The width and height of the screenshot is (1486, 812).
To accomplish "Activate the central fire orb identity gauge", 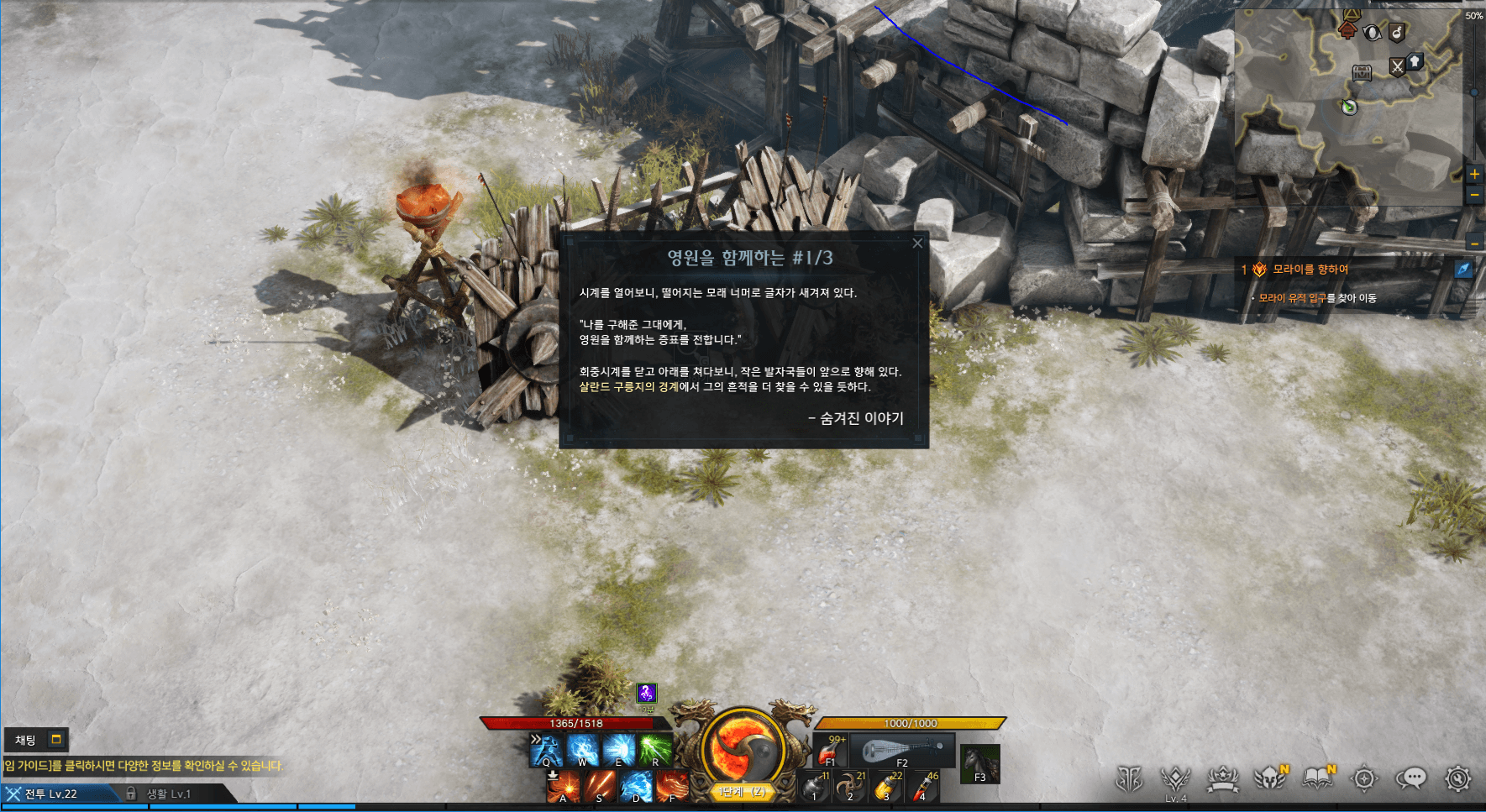I will (x=743, y=748).
